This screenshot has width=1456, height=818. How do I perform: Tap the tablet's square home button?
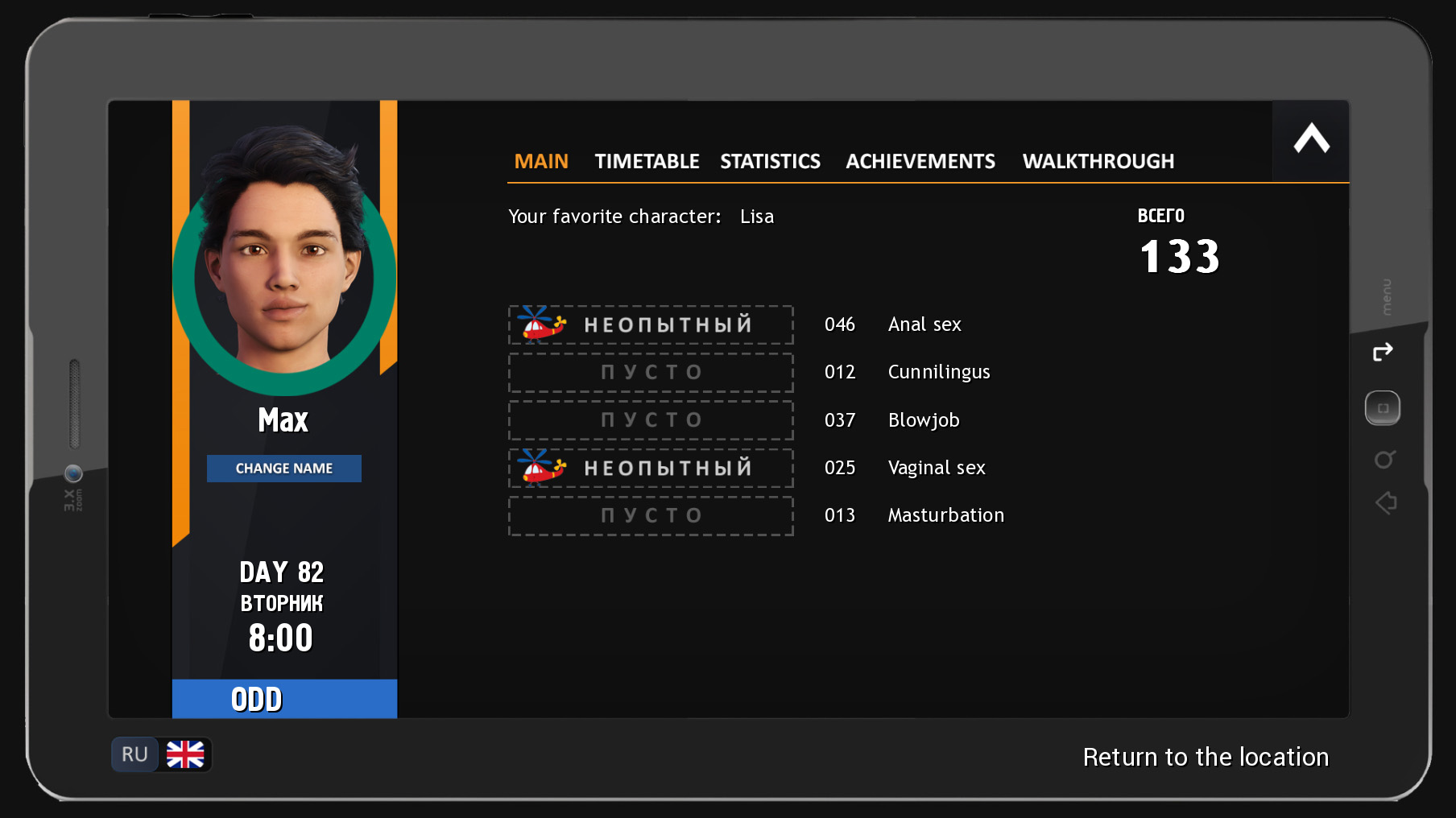pos(1383,408)
